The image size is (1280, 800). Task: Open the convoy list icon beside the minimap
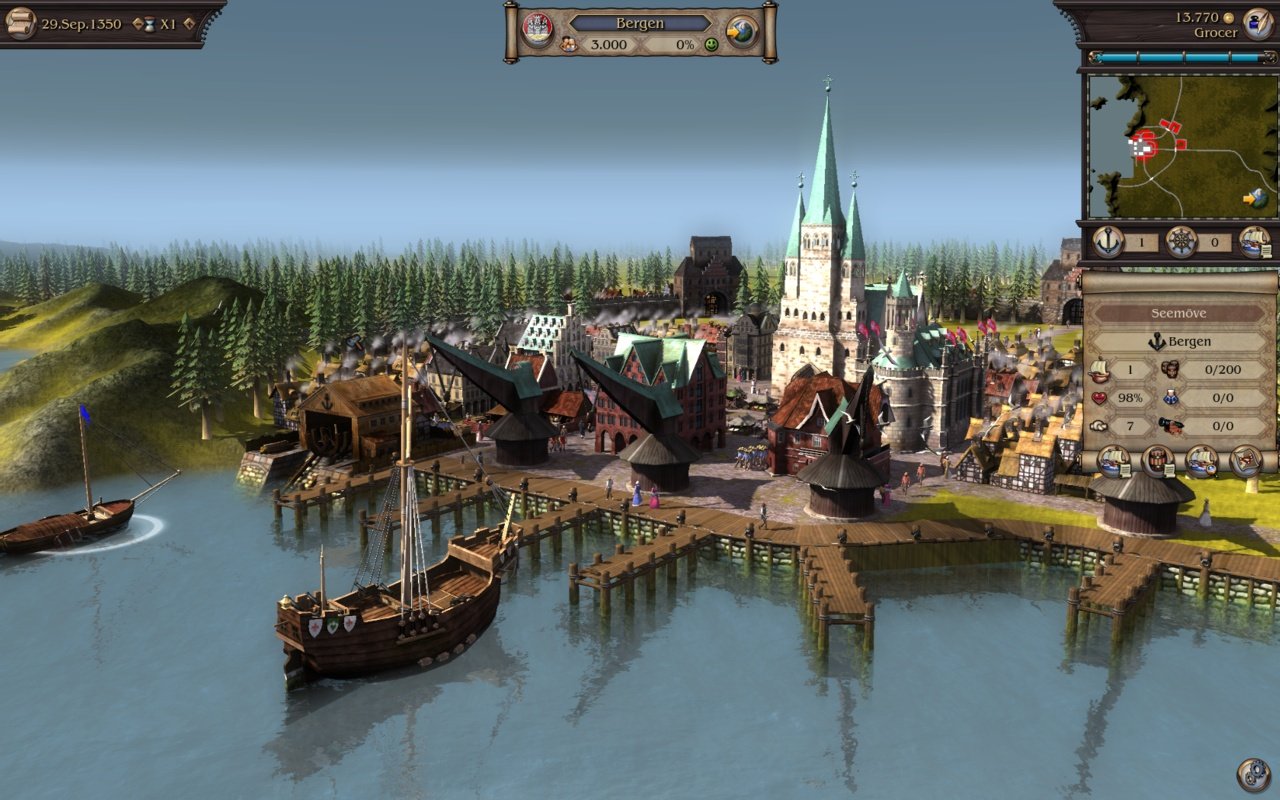[x=1257, y=243]
